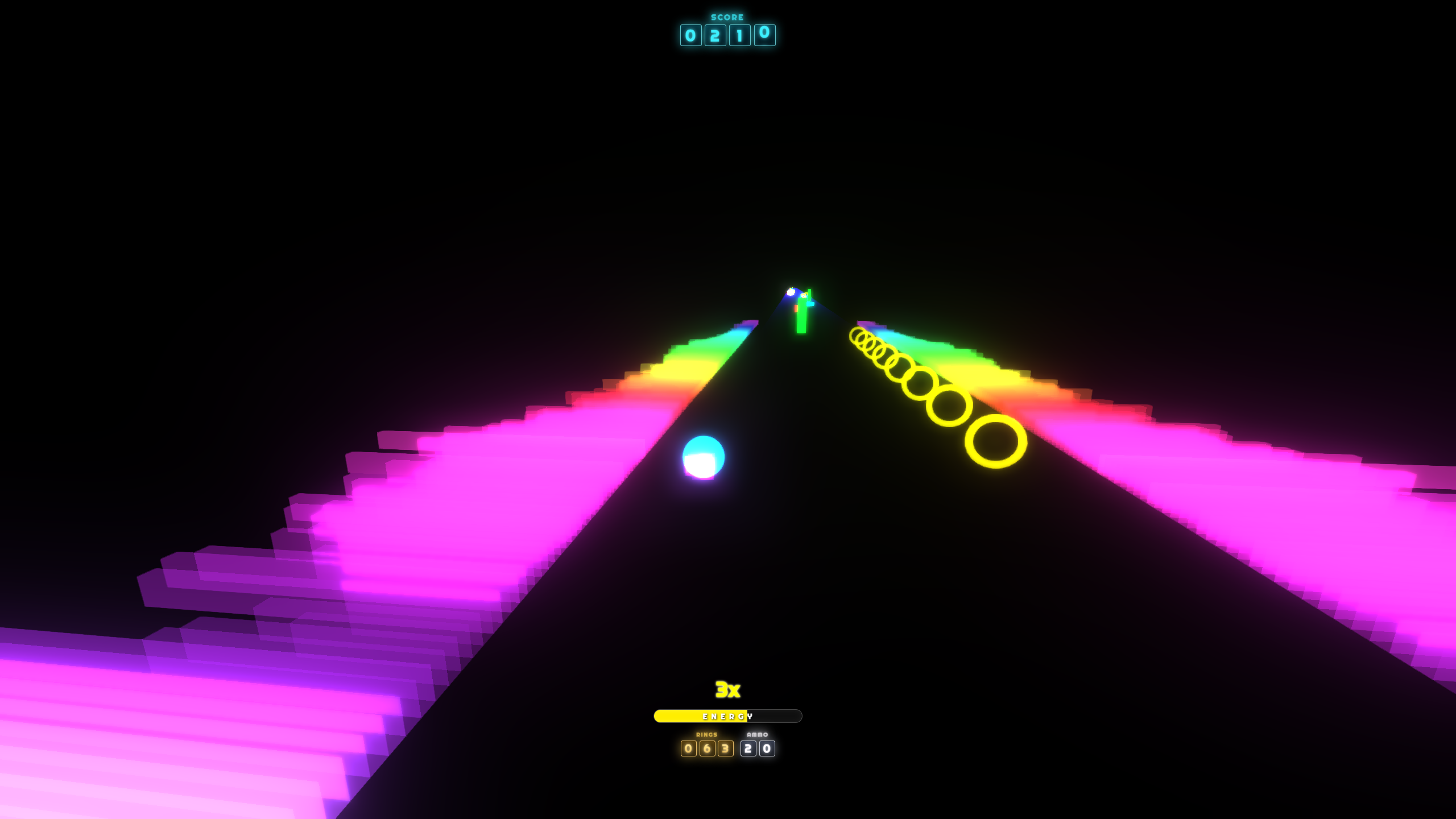
Task: Click the AMMO counter label
Action: point(758,734)
